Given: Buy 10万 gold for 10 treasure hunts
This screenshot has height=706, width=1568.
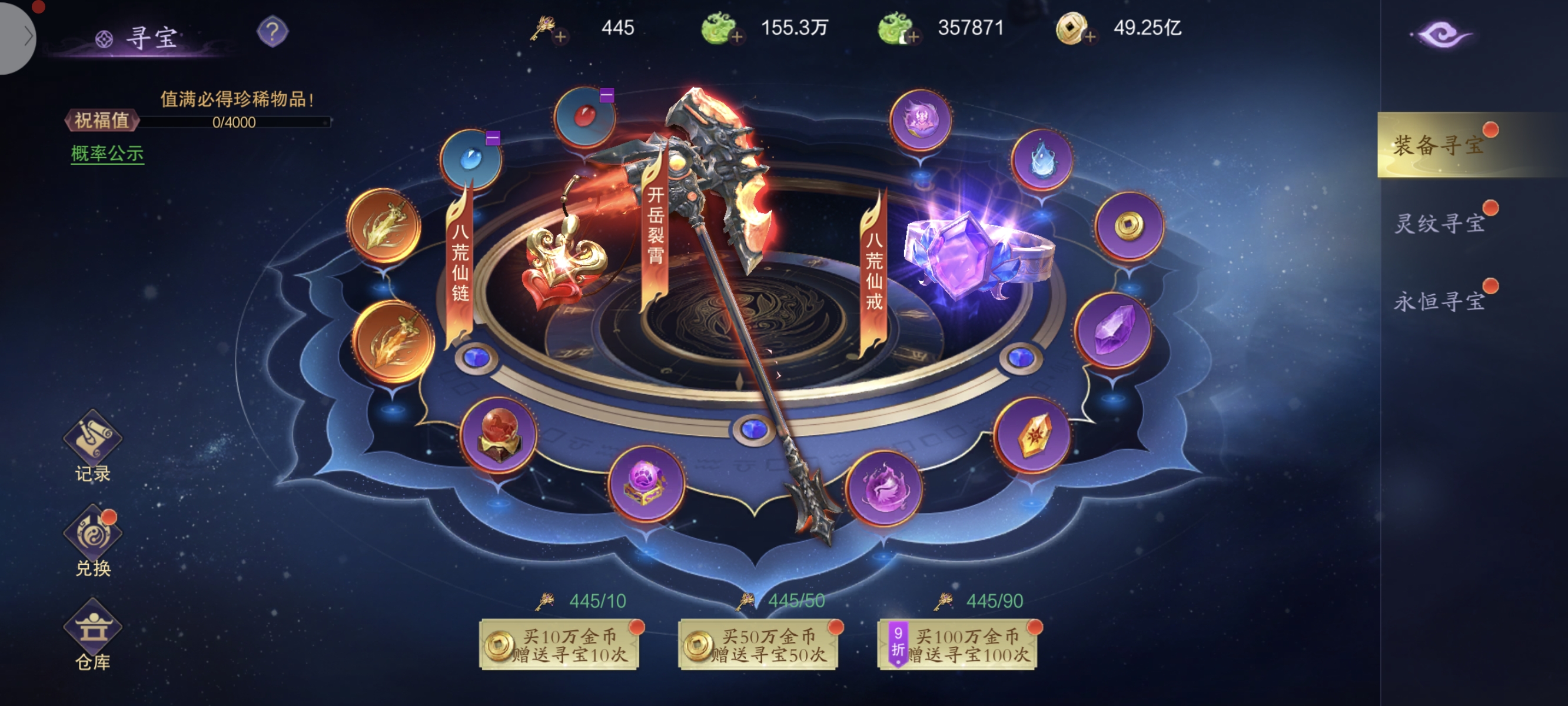Looking at the screenshot, I should 559,645.
